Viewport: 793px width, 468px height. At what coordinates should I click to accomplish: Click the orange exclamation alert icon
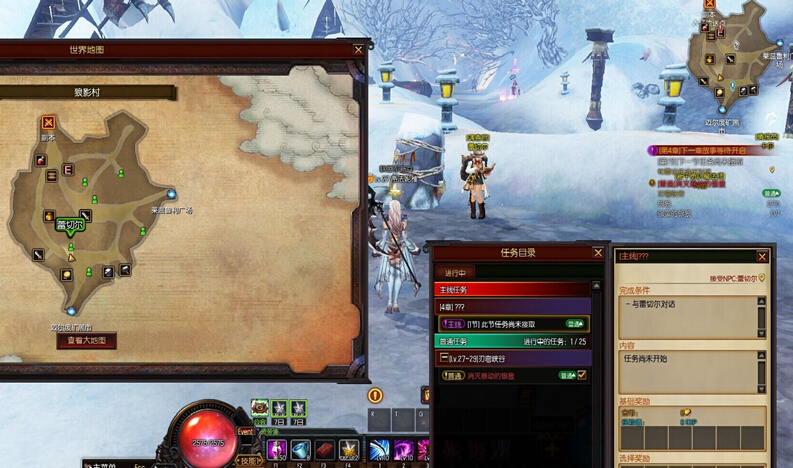tap(376, 395)
